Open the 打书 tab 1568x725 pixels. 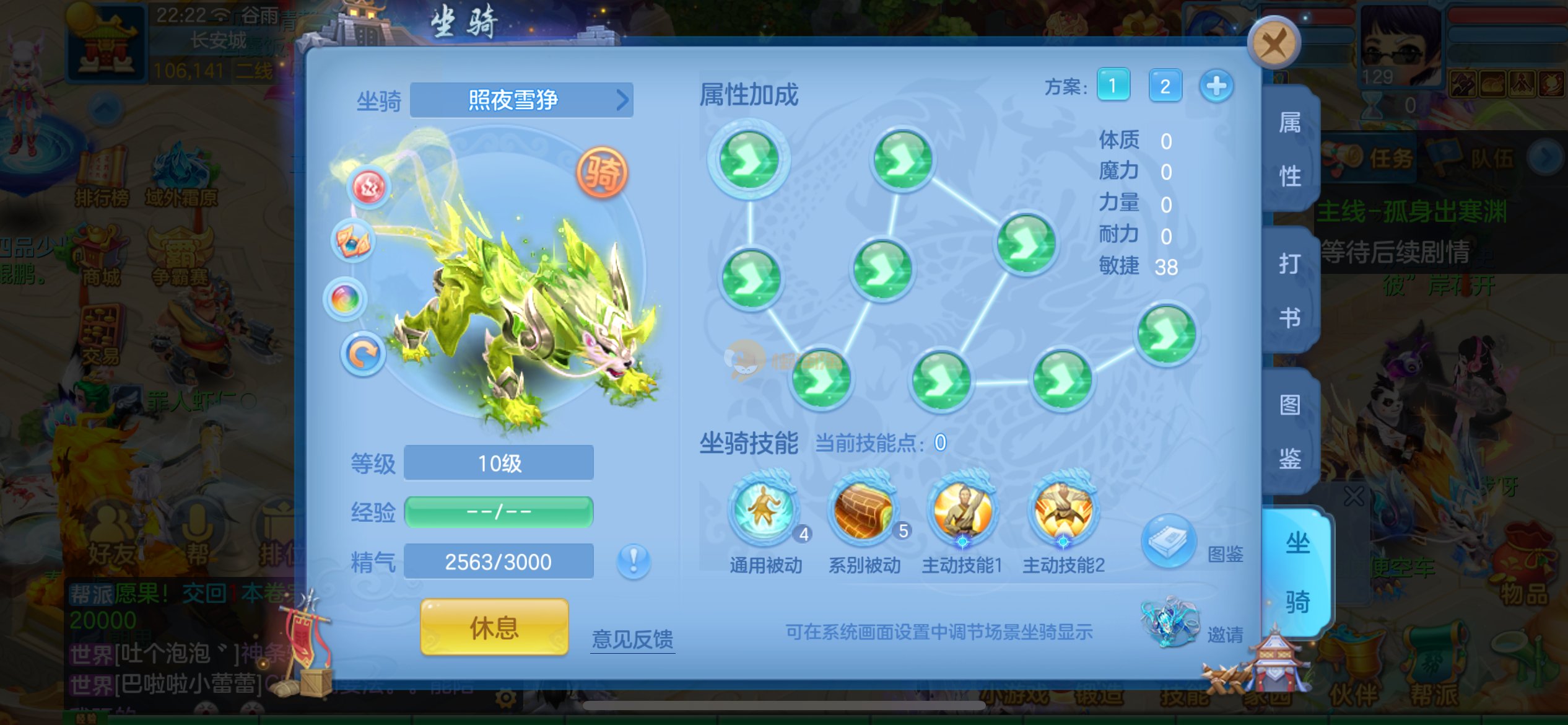pos(1290,291)
